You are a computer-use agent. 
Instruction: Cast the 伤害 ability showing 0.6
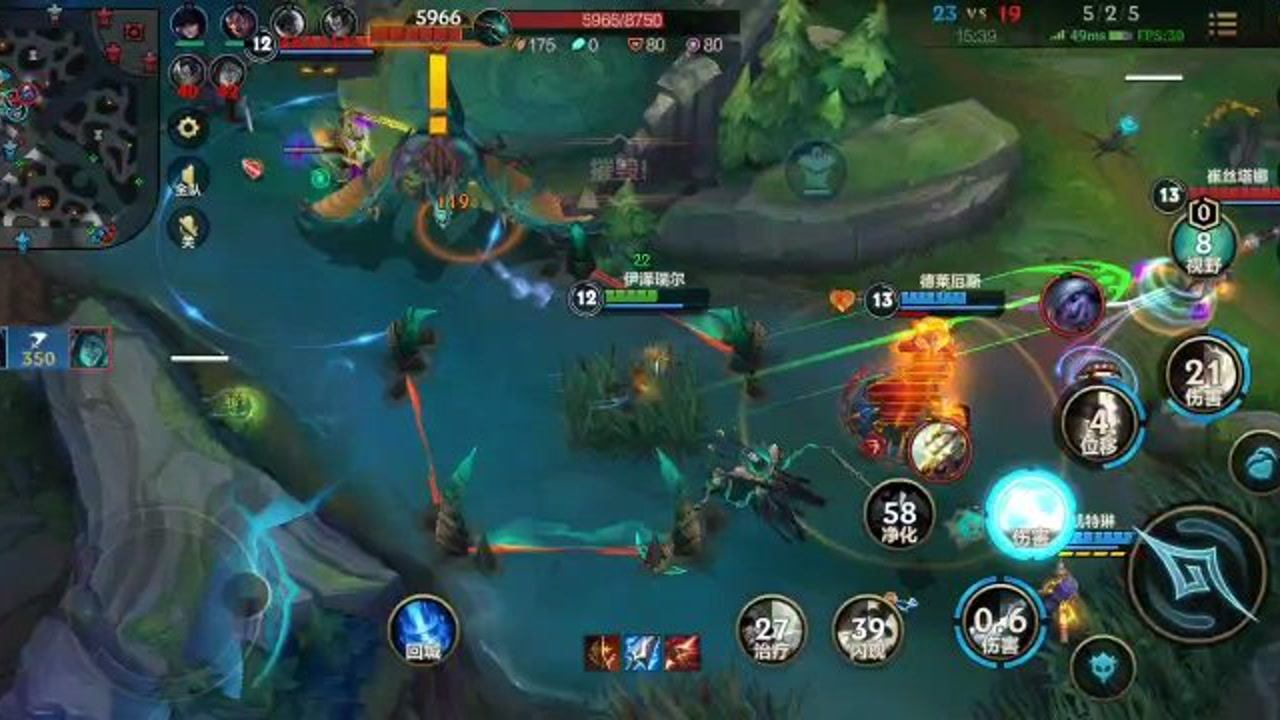coord(1001,622)
